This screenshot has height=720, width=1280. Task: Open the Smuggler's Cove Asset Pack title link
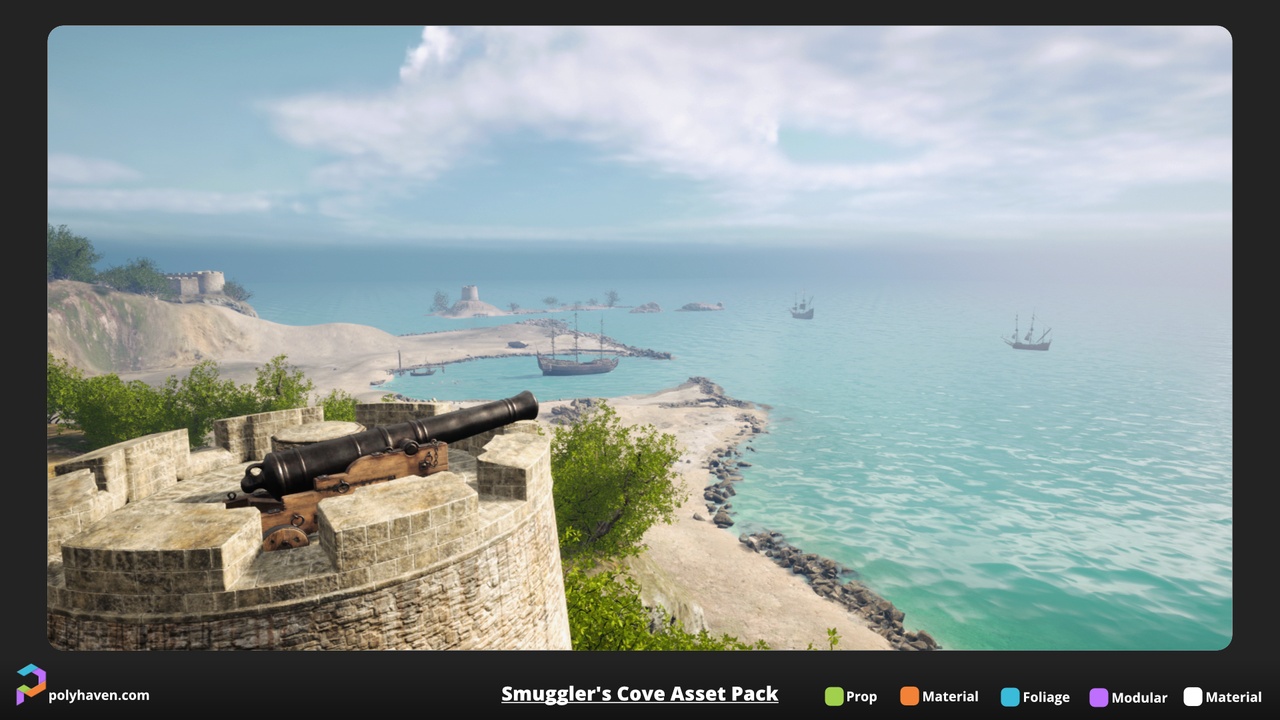[639, 694]
